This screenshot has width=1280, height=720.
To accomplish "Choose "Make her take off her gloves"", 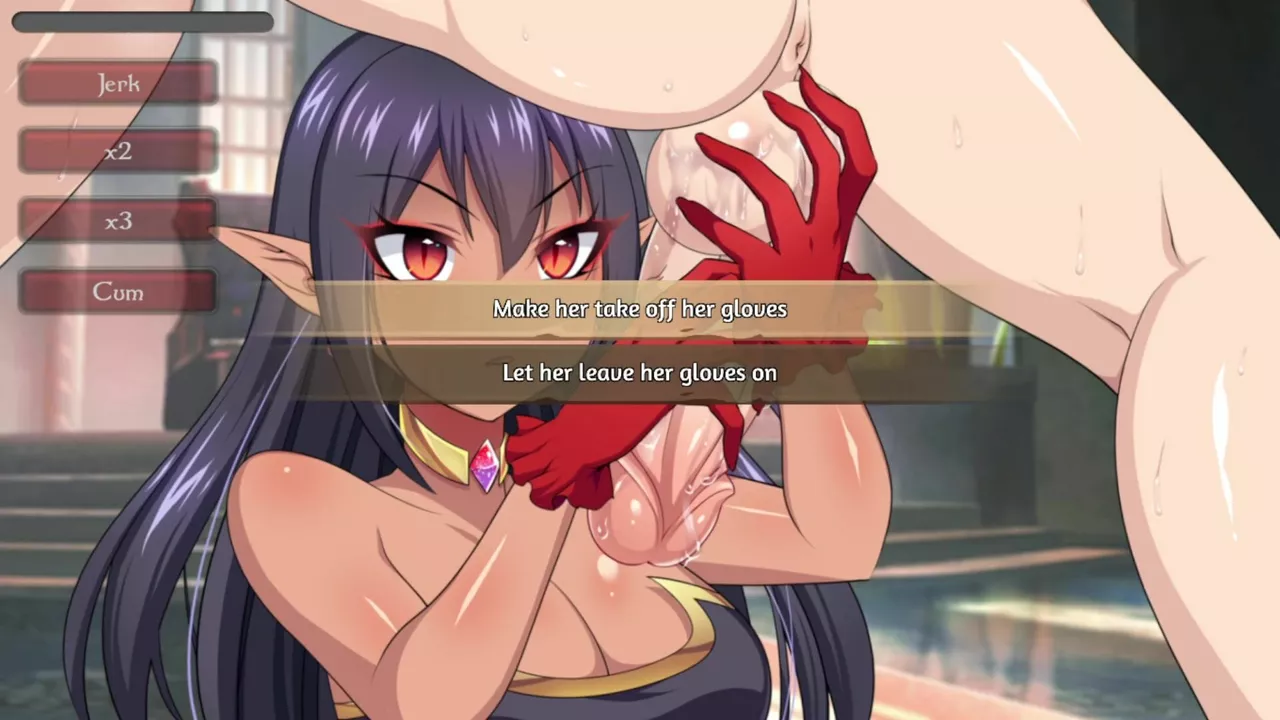I will coord(640,309).
